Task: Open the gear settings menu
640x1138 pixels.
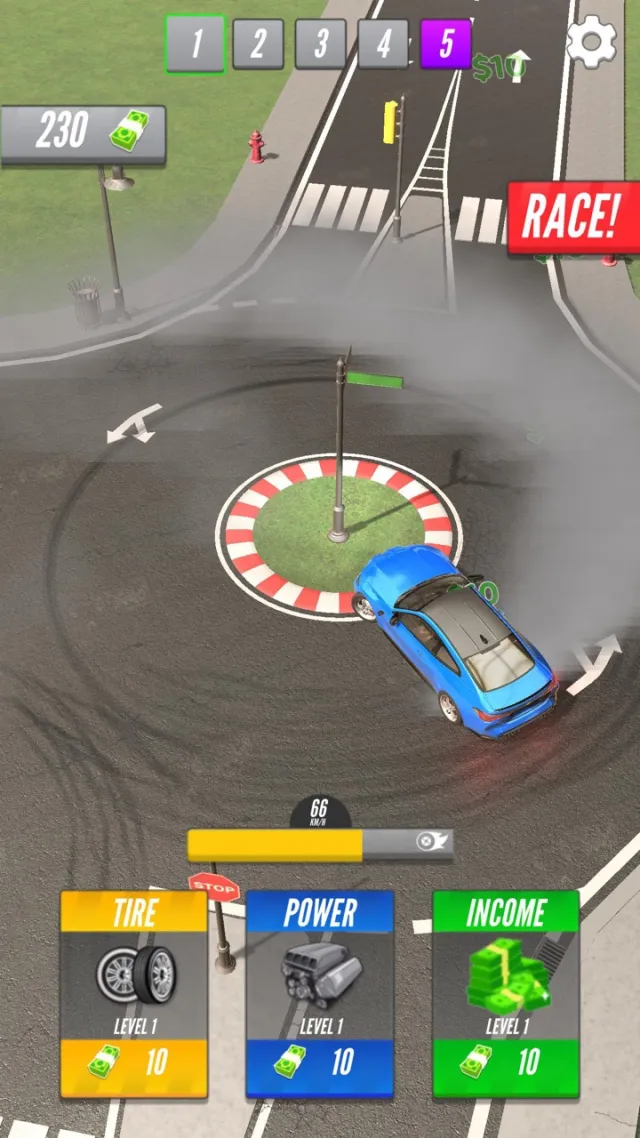Action: (591, 42)
